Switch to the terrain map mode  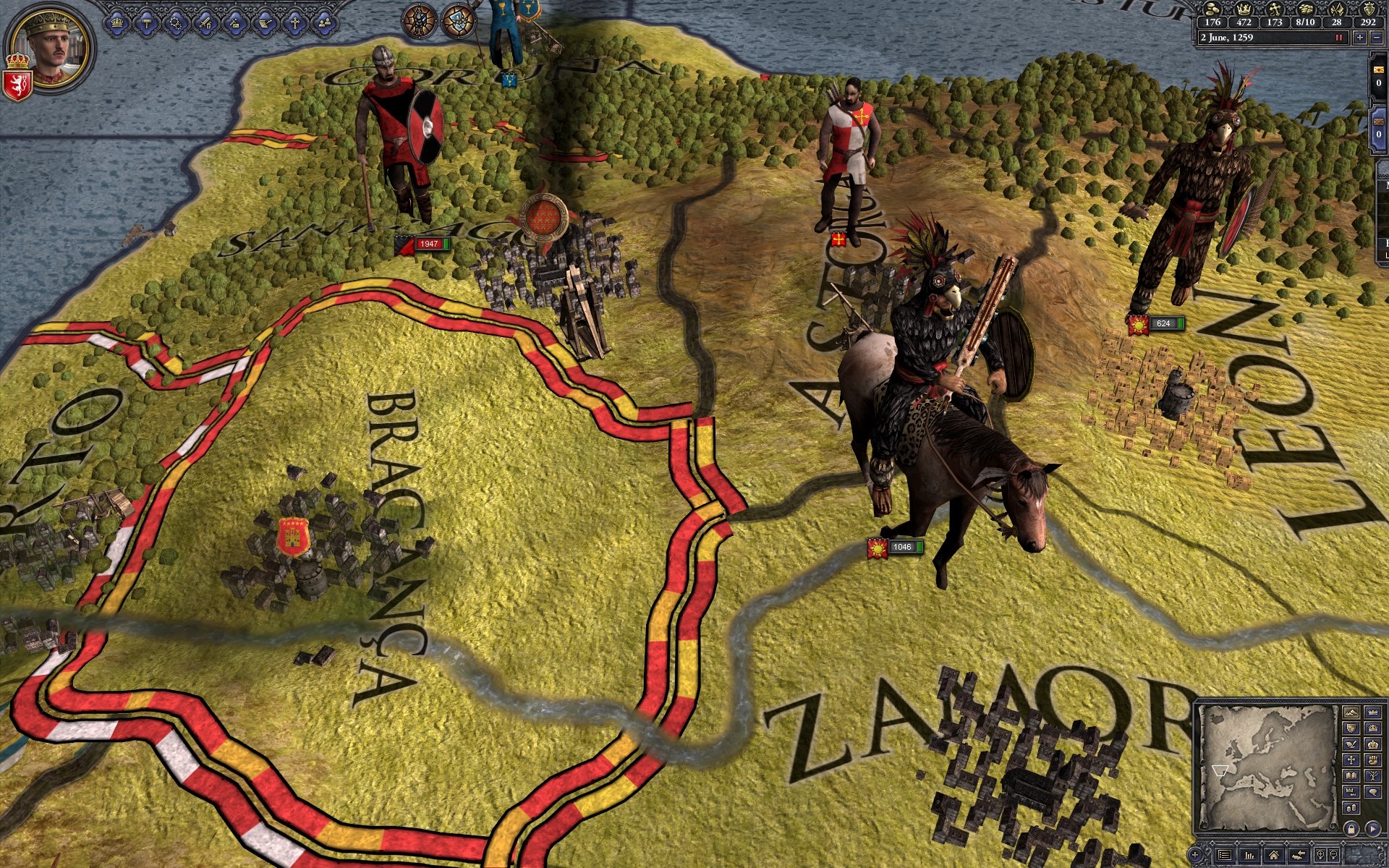(x=1351, y=712)
